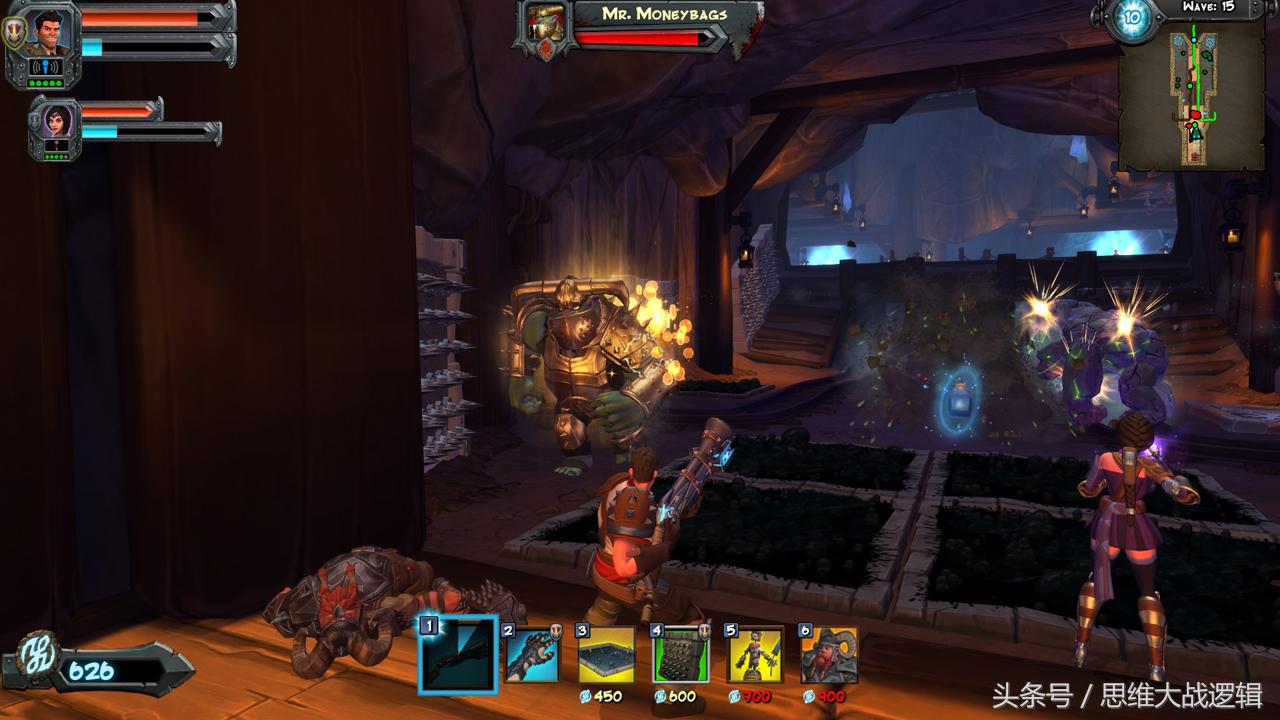Click the War Mage player portrait
The image size is (1280, 720).
pos(44,33)
